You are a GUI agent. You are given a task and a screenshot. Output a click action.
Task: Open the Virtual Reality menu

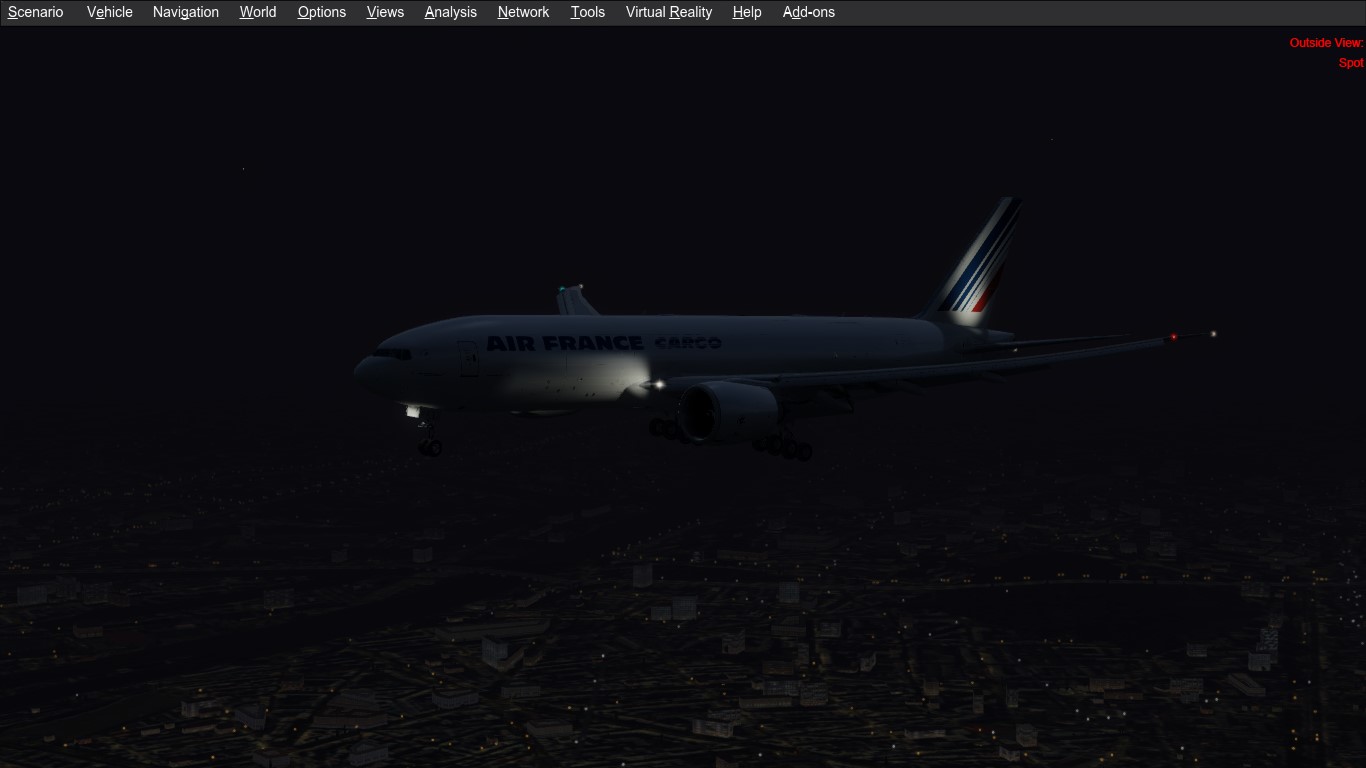click(x=669, y=12)
